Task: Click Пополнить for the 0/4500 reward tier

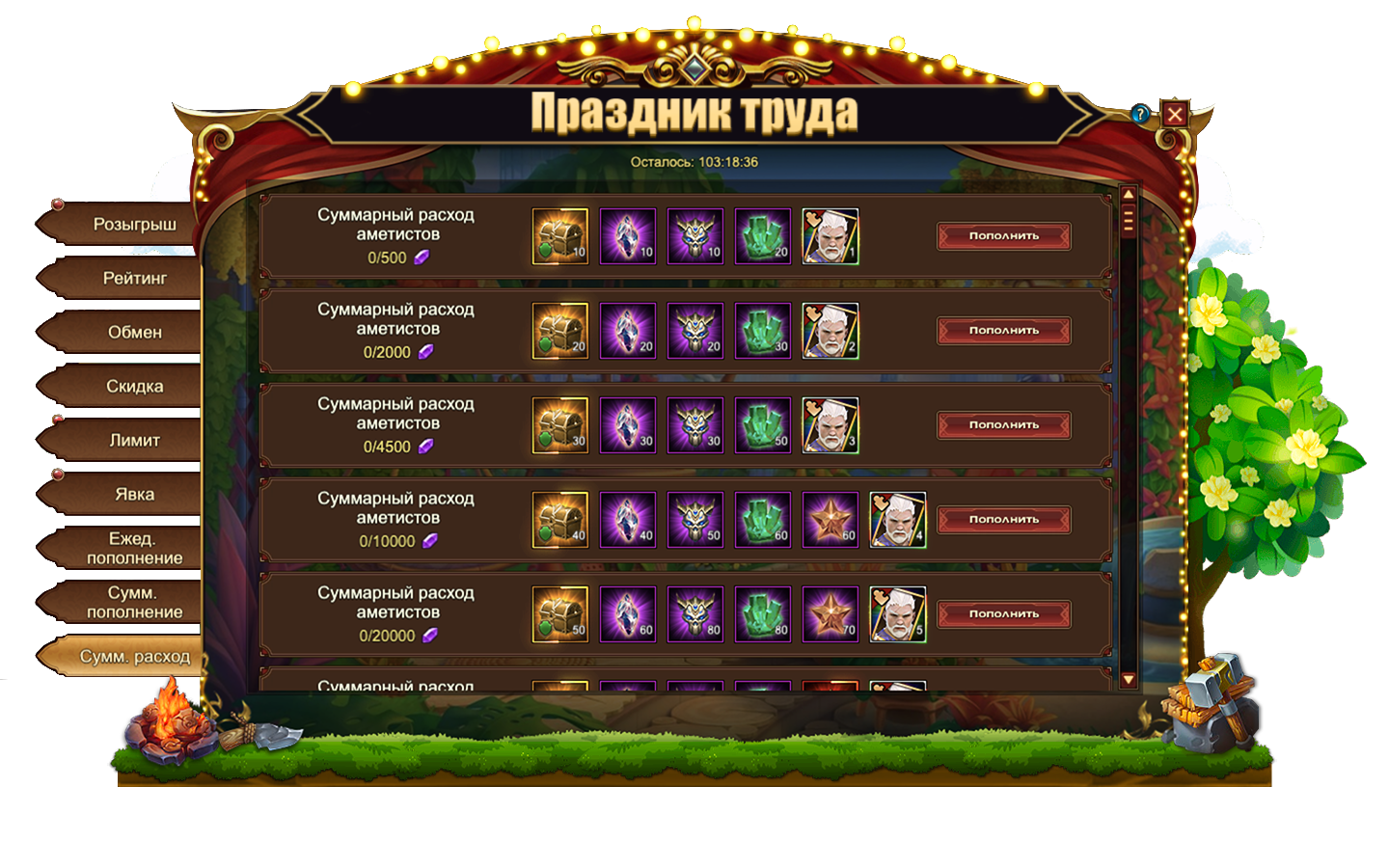Action: (1003, 425)
